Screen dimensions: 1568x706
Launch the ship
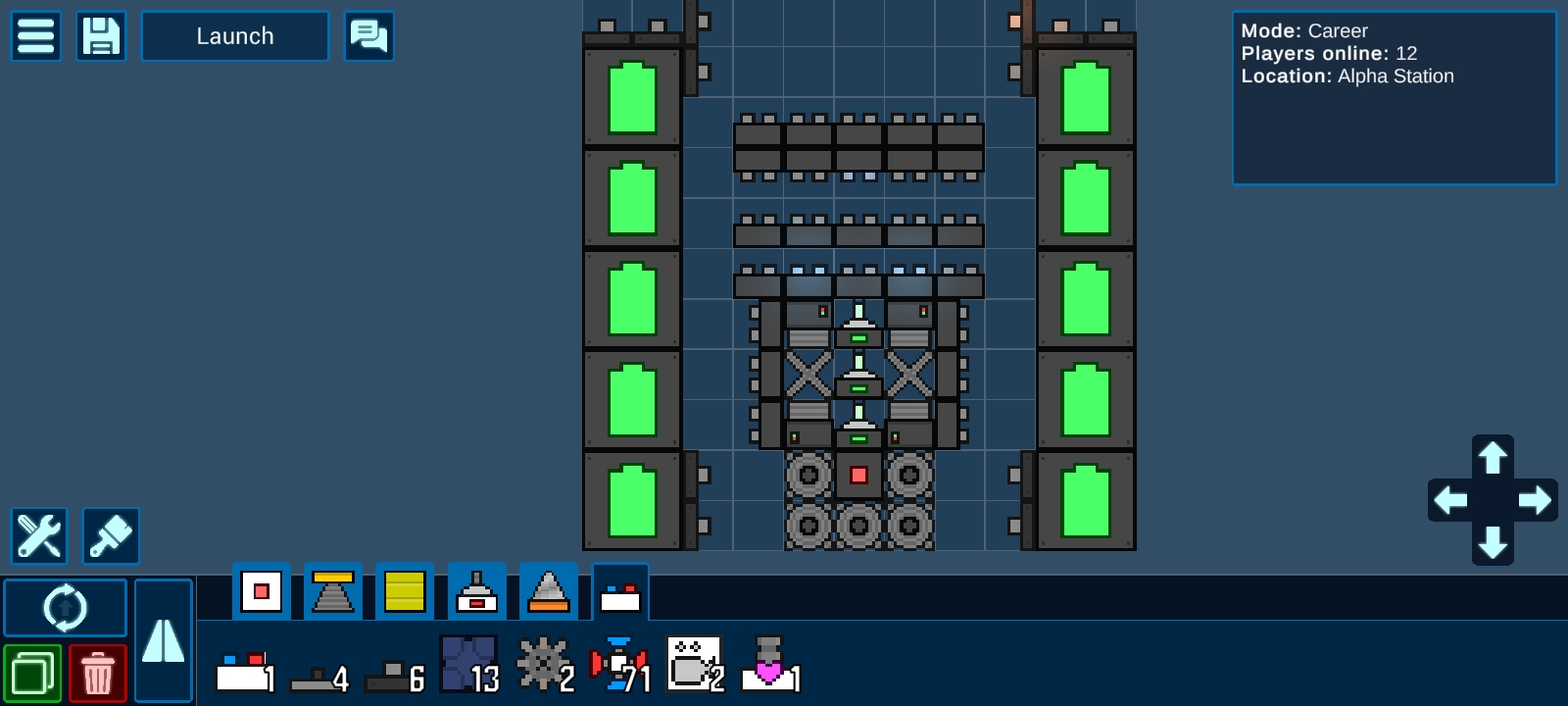(235, 36)
